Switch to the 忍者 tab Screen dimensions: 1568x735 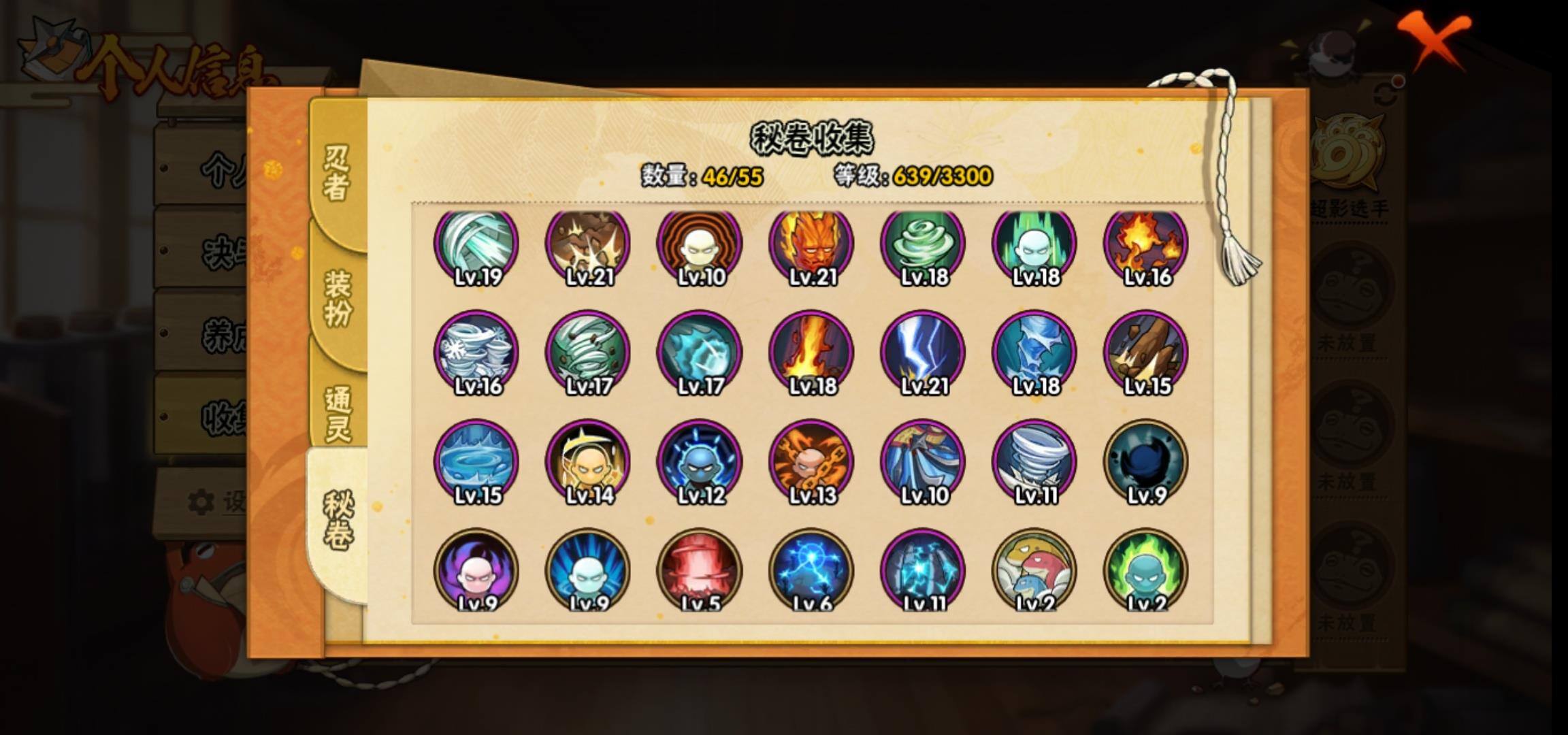coord(336,172)
